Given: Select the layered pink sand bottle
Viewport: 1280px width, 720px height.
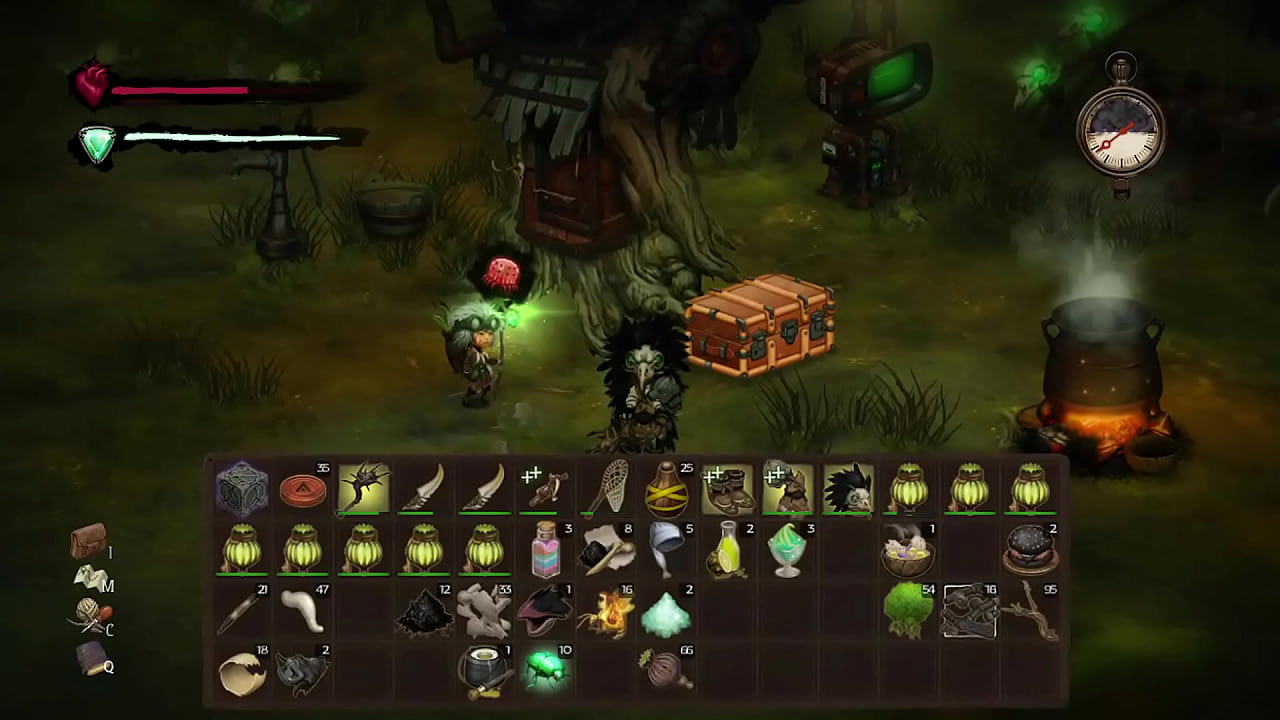Looking at the screenshot, I should [x=546, y=550].
